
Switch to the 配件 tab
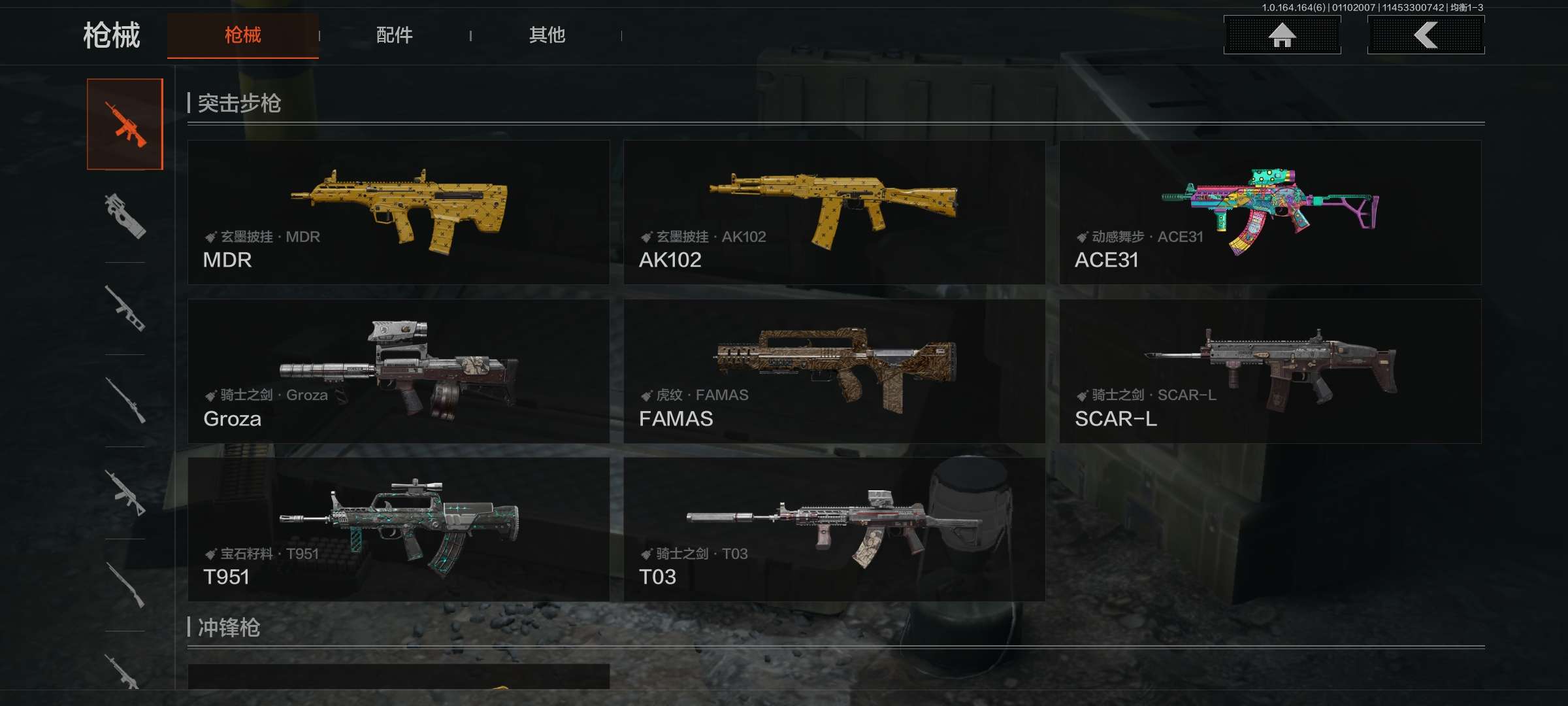tap(394, 35)
